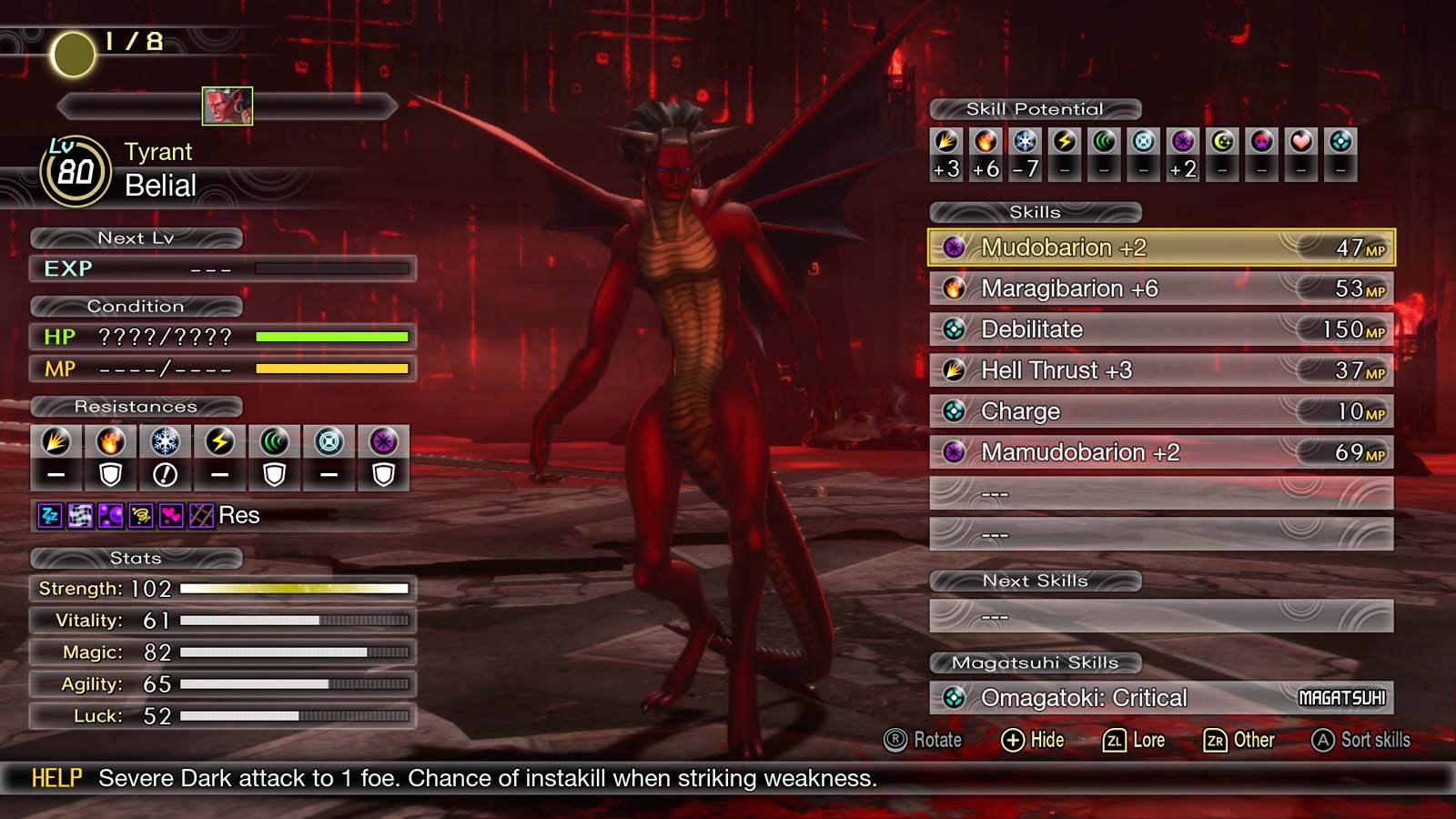Viewport: 1456px width, 819px height.
Task: Click the green HP gauge
Action: [x=332, y=336]
